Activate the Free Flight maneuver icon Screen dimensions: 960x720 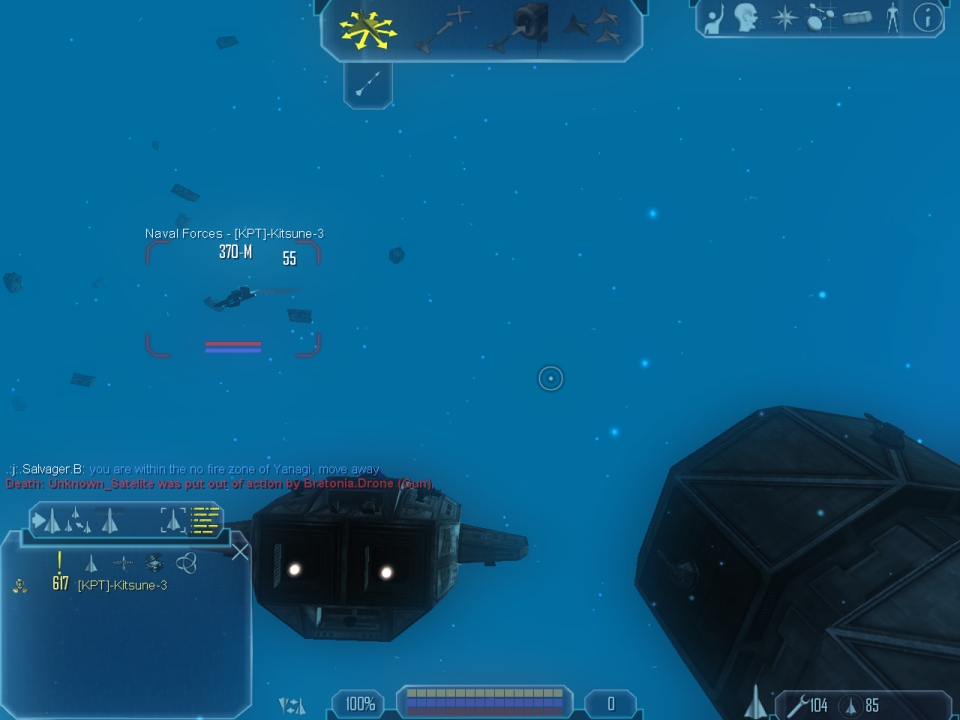368,29
